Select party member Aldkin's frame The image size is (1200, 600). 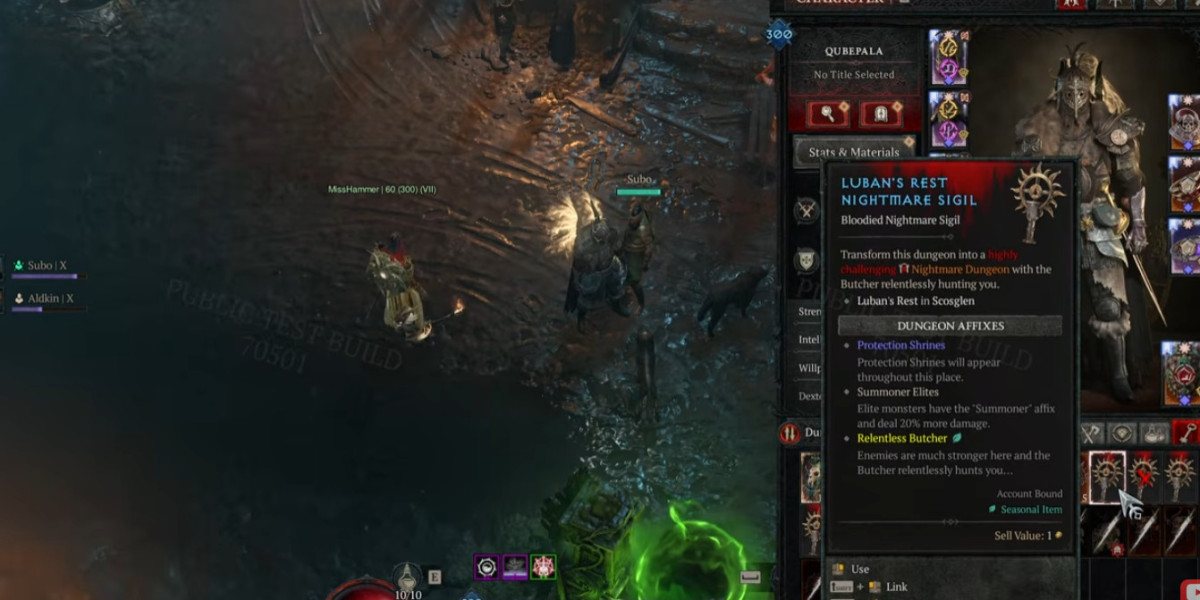pos(44,299)
